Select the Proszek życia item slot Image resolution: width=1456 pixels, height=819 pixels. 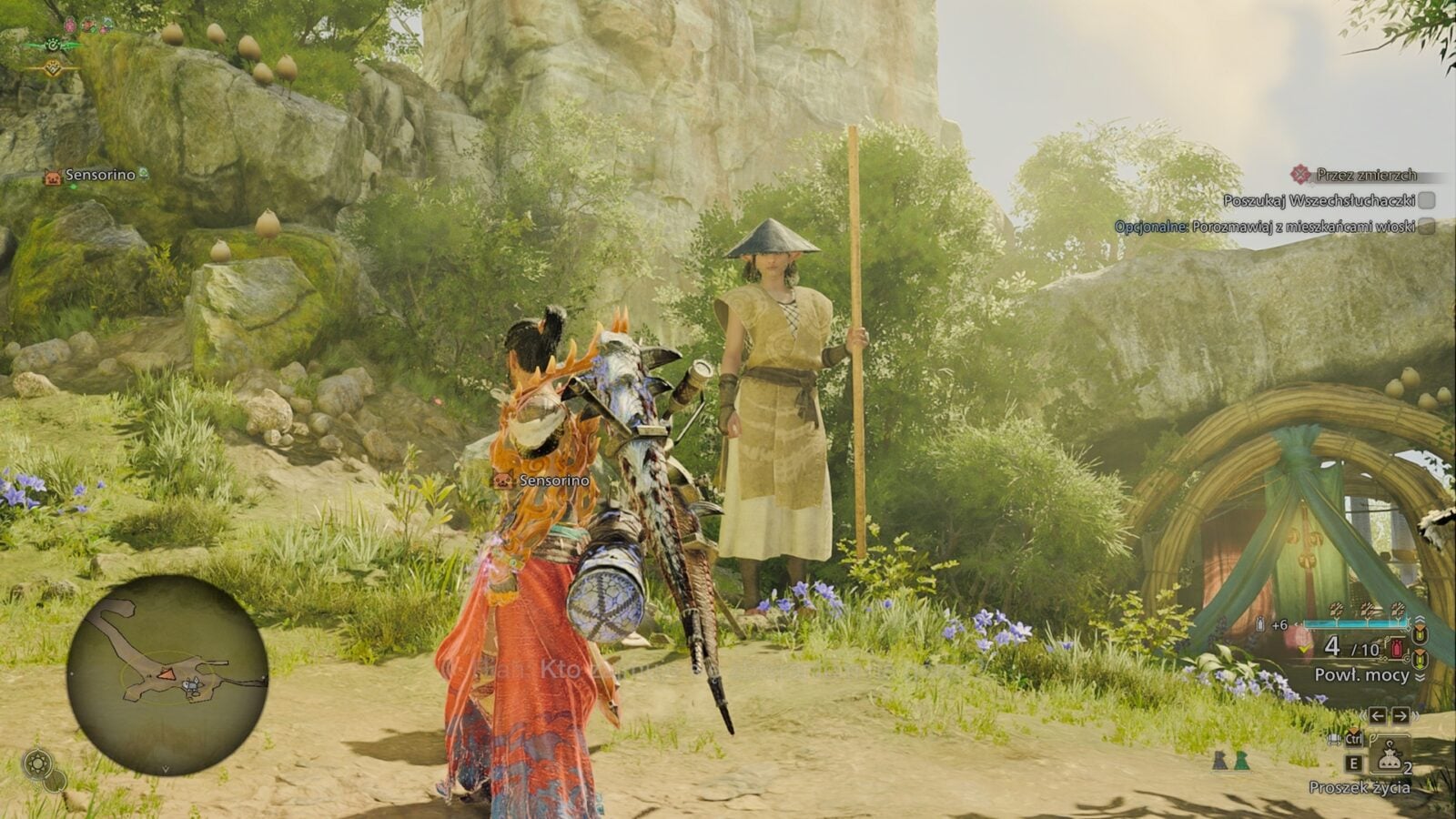pos(1388,756)
